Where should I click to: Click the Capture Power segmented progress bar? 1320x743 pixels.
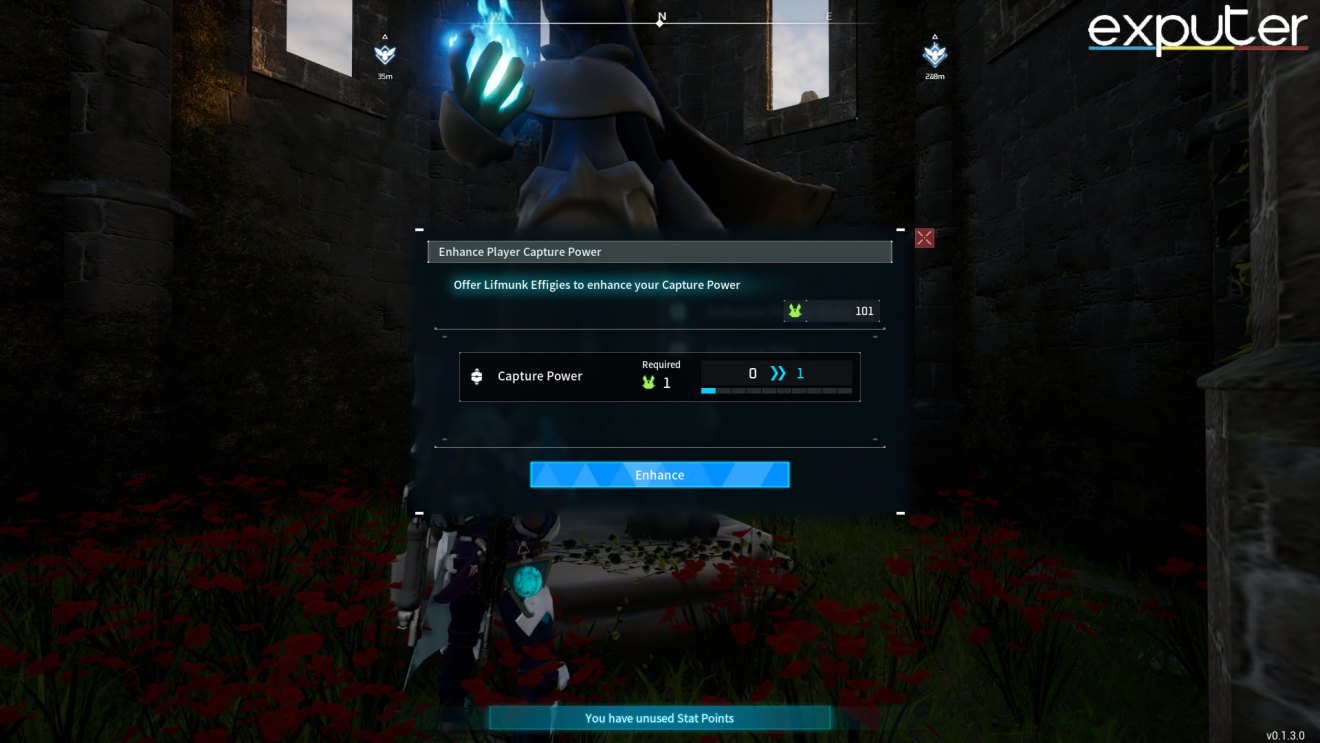[x=779, y=390]
